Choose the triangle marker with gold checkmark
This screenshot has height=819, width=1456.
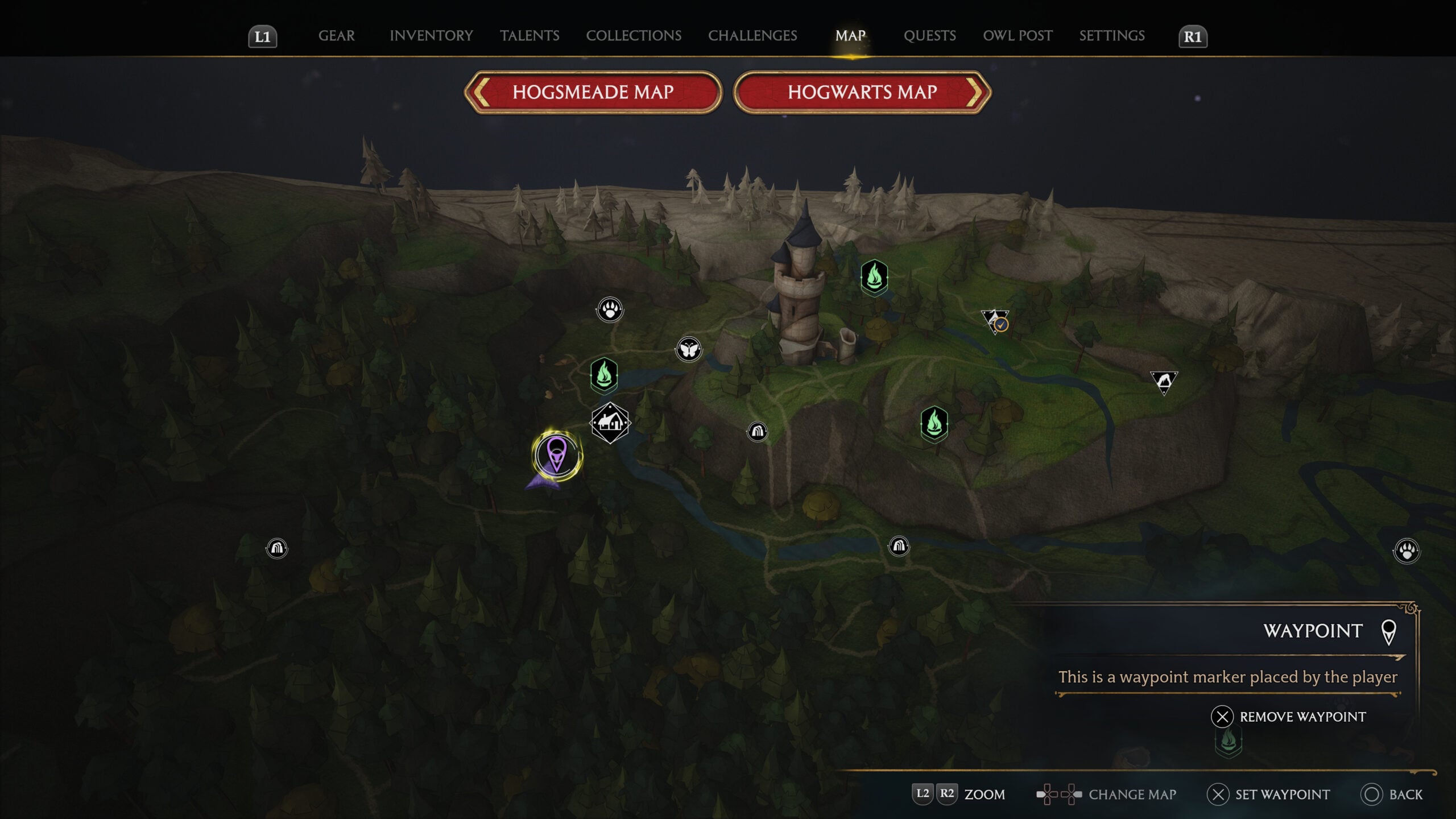tap(995, 321)
